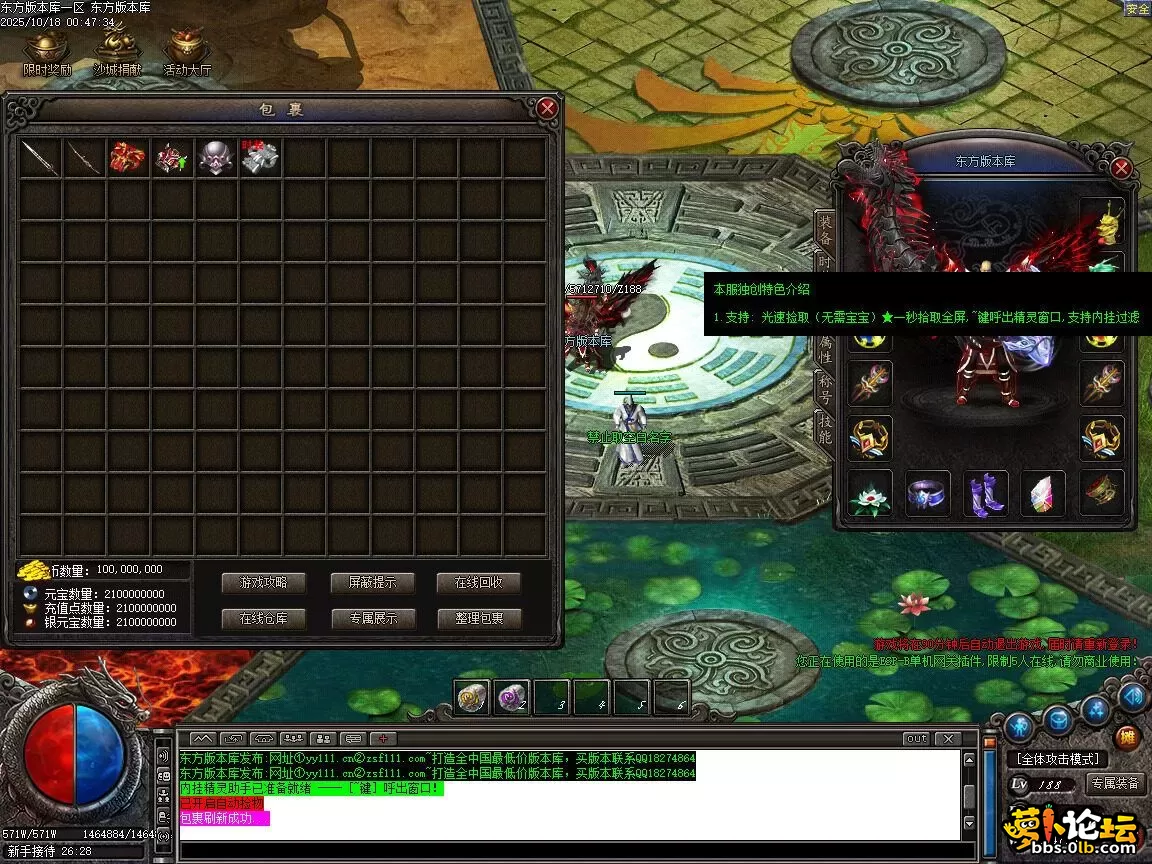1152x864 pixels.
Task: Sort the bag with 整理包裹
Action: (x=479, y=618)
